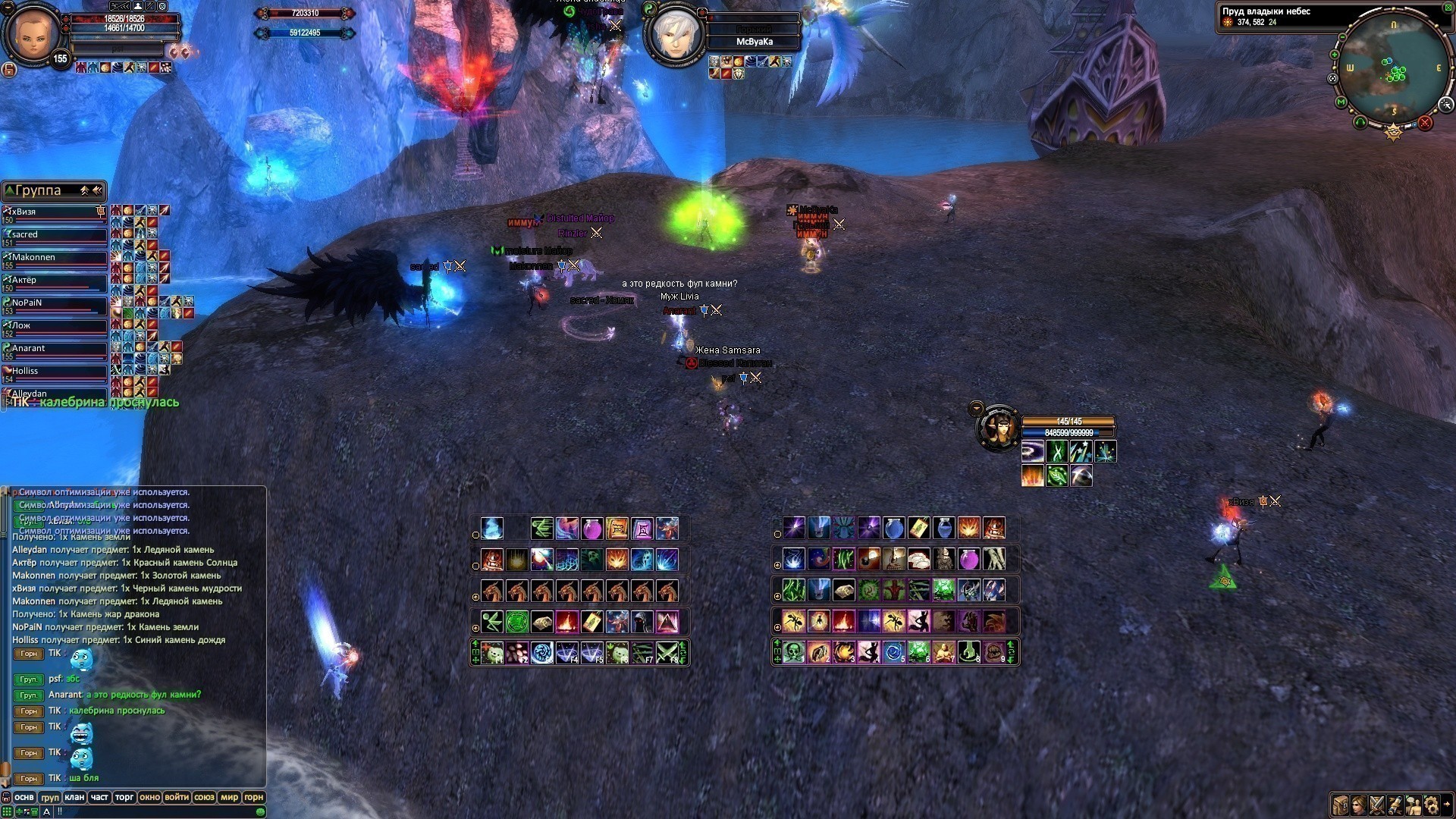The height and width of the screenshot is (819, 1456).
Task: Use the F8 crossed swords hotbar skill
Action: tap(667, 652)
